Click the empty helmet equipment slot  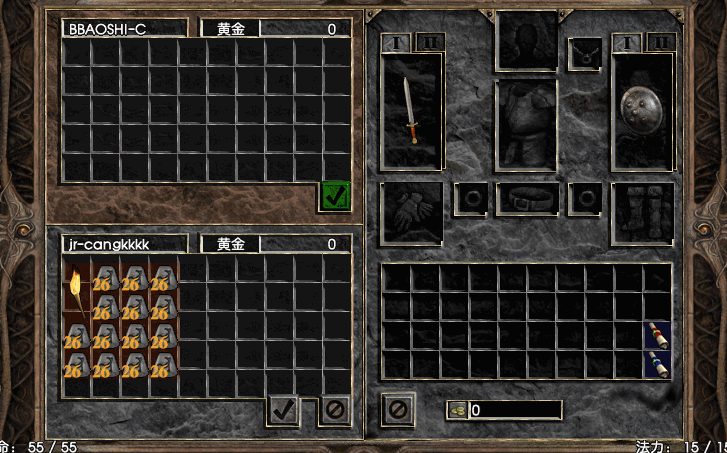526,41
